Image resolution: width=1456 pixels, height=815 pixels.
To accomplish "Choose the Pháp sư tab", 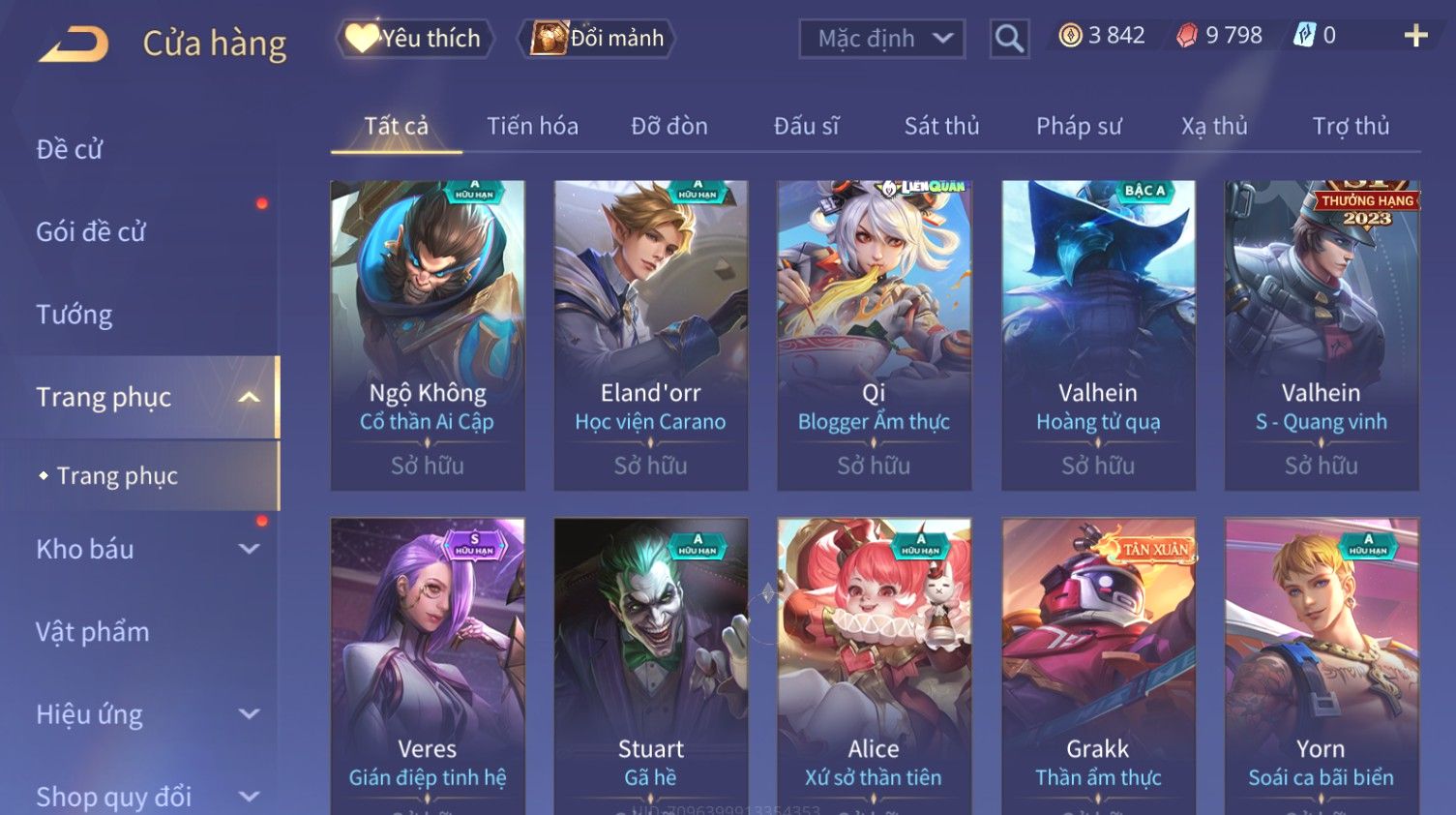I will click(x=1079, y=126).
